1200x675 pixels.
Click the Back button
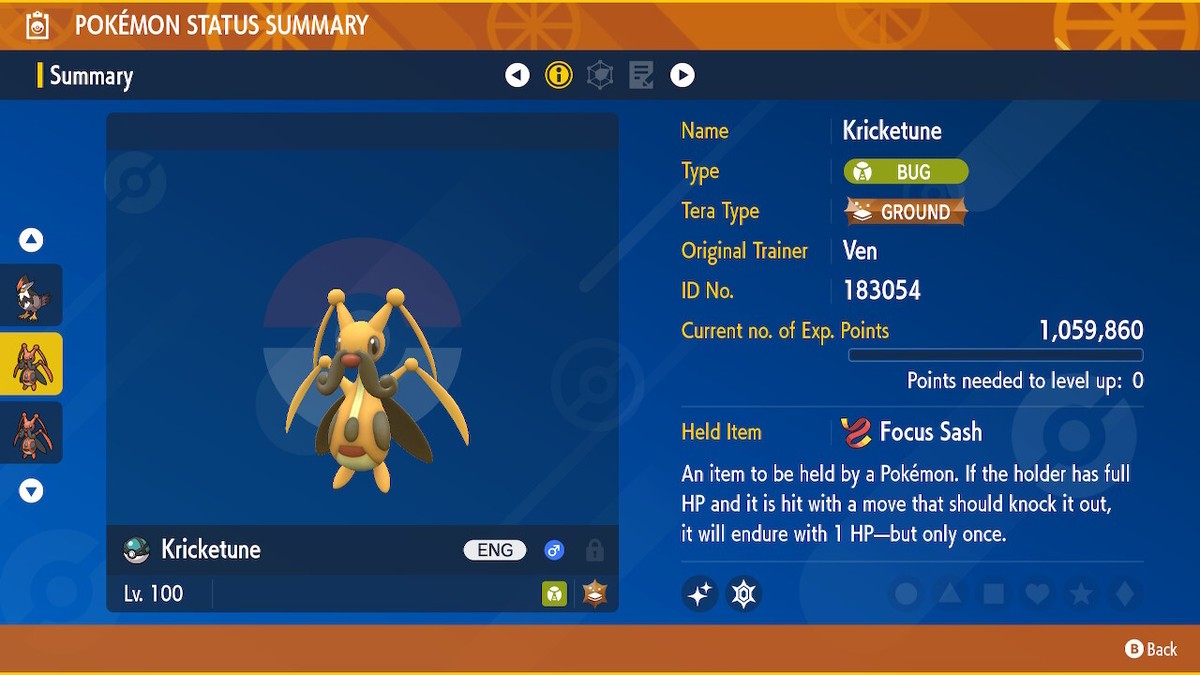1152,649
